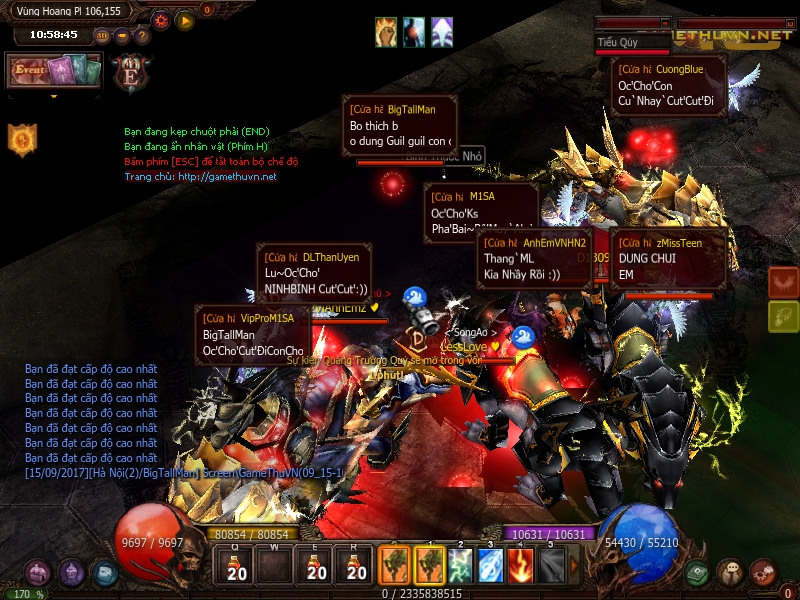The image size is (800, 600).
Task: Toggle the 3D view button
Action: click(102, 35)
